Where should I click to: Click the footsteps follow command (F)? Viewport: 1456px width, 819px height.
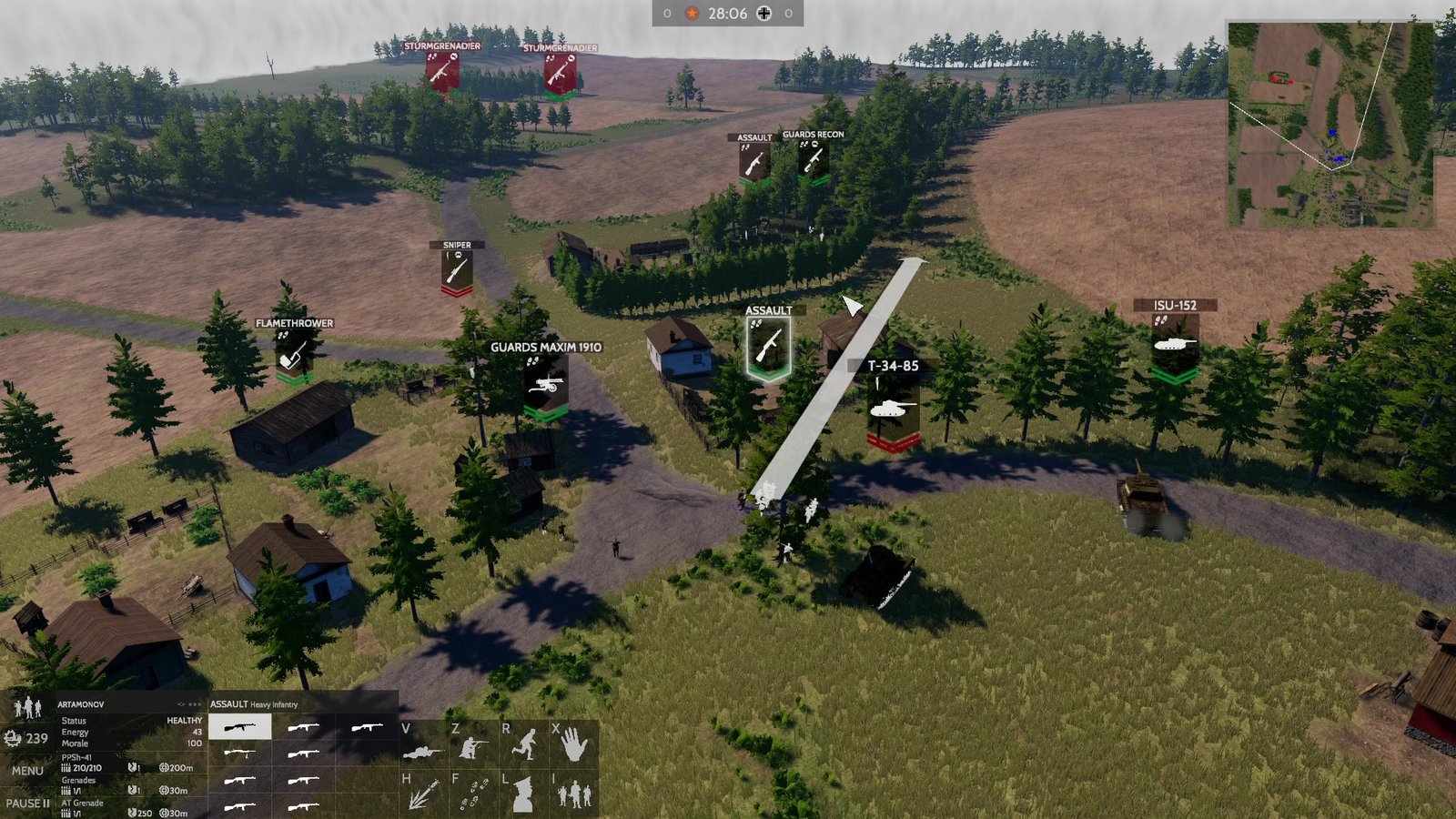(x=474, y=793)
